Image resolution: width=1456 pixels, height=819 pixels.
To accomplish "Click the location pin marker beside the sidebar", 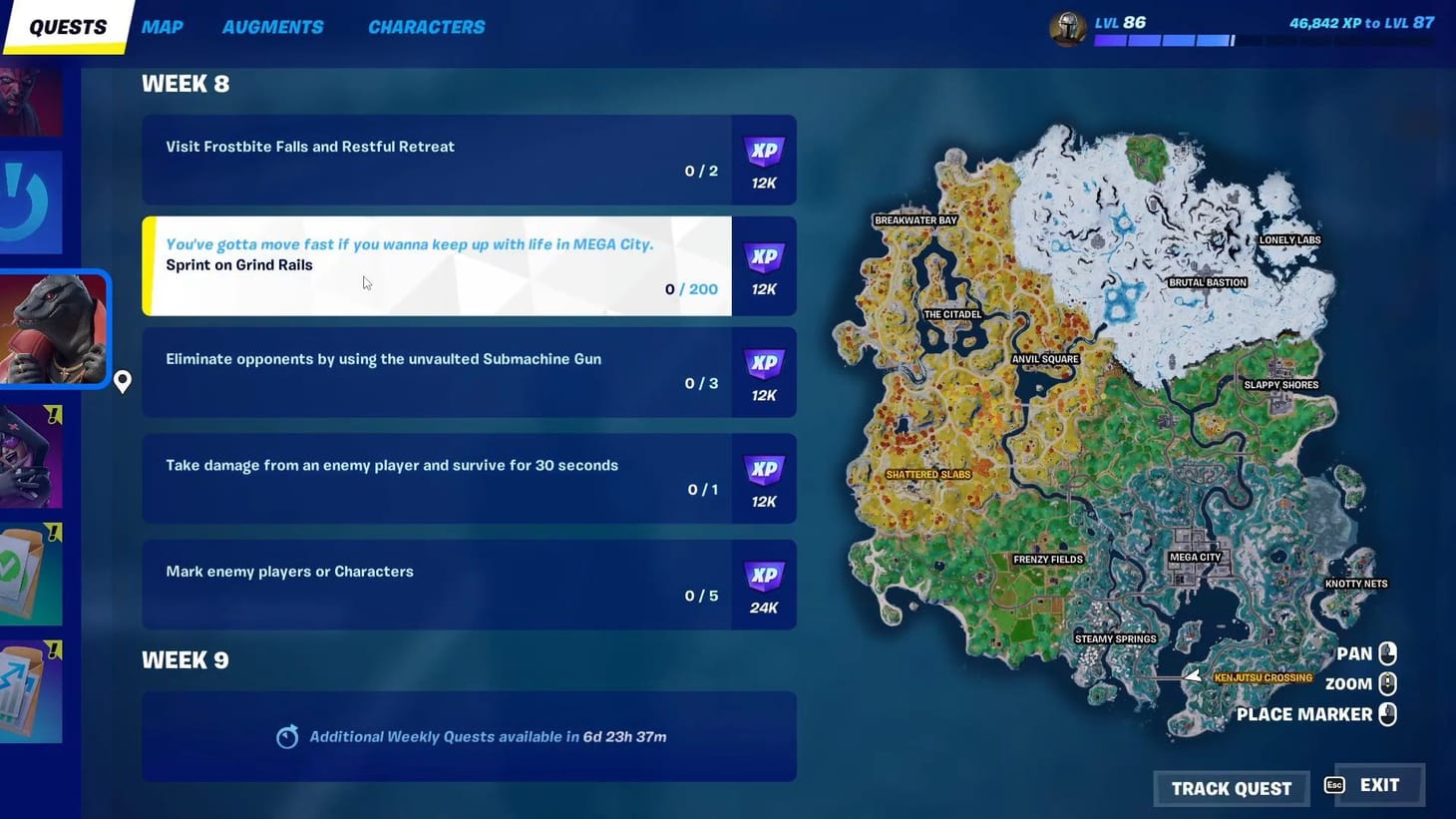I will [122, 382].
